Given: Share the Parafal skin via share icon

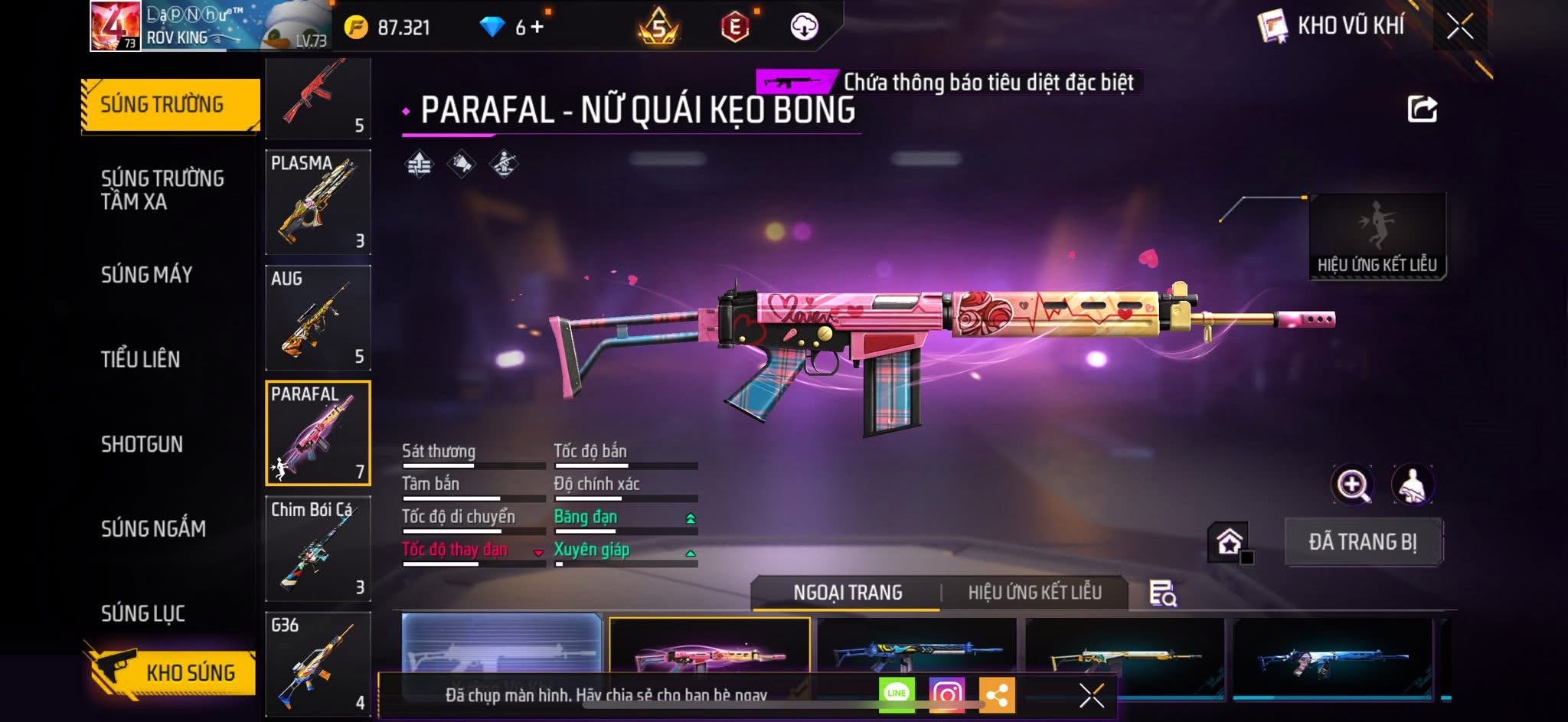Looking at the screenshot, I should 1422,109.
